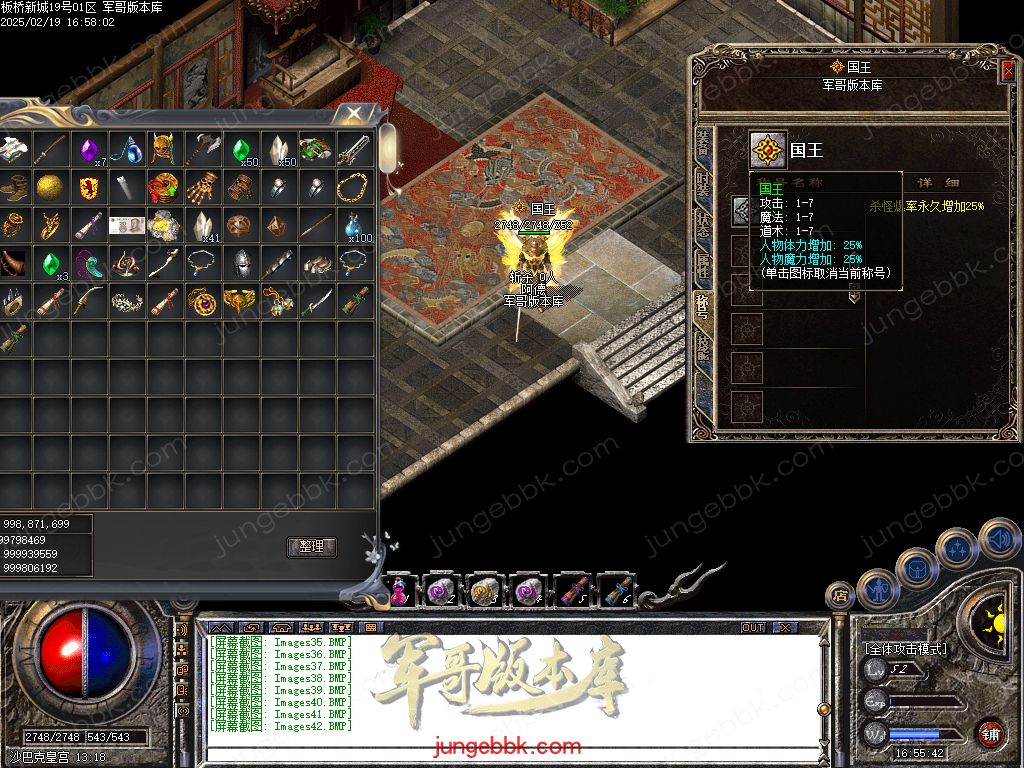
Task: Close the character panel
Action: coord(1006,71)
